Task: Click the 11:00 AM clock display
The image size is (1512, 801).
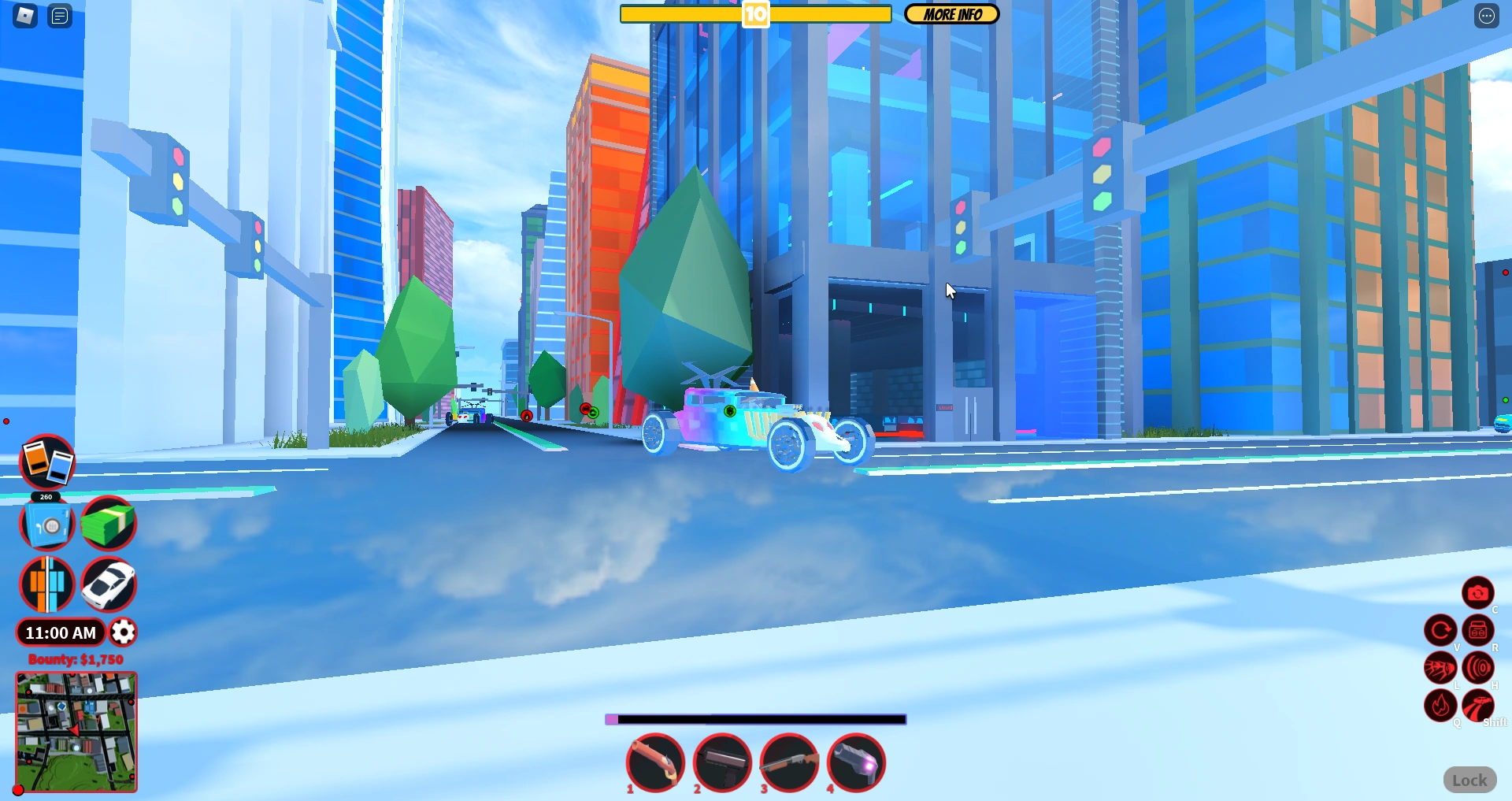Action: click(61, 632)
